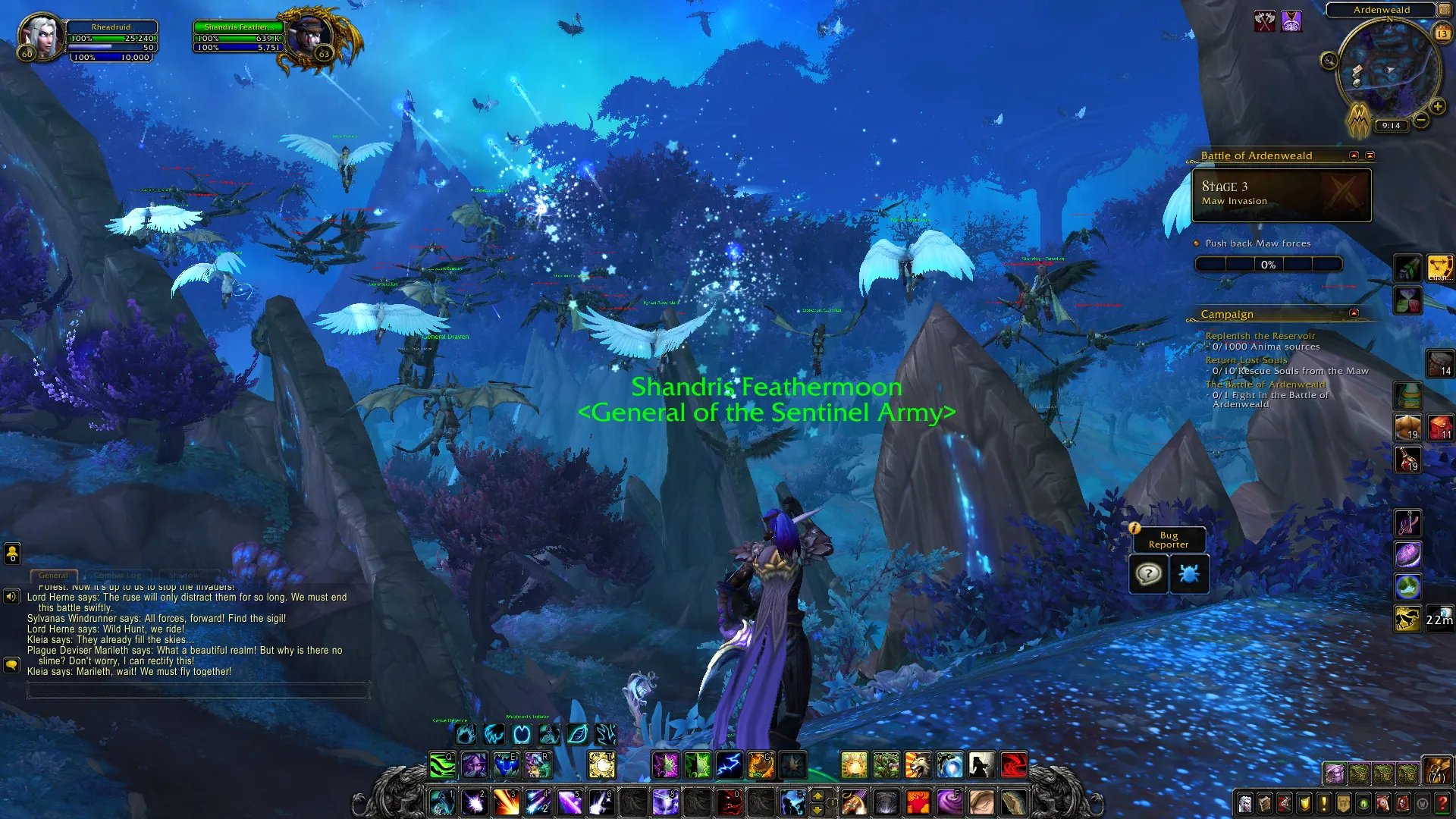Screen dimensions: 1456x819
Task: Click Shandris Feathermoon's target portrait
Action: (x=309, y=36)
